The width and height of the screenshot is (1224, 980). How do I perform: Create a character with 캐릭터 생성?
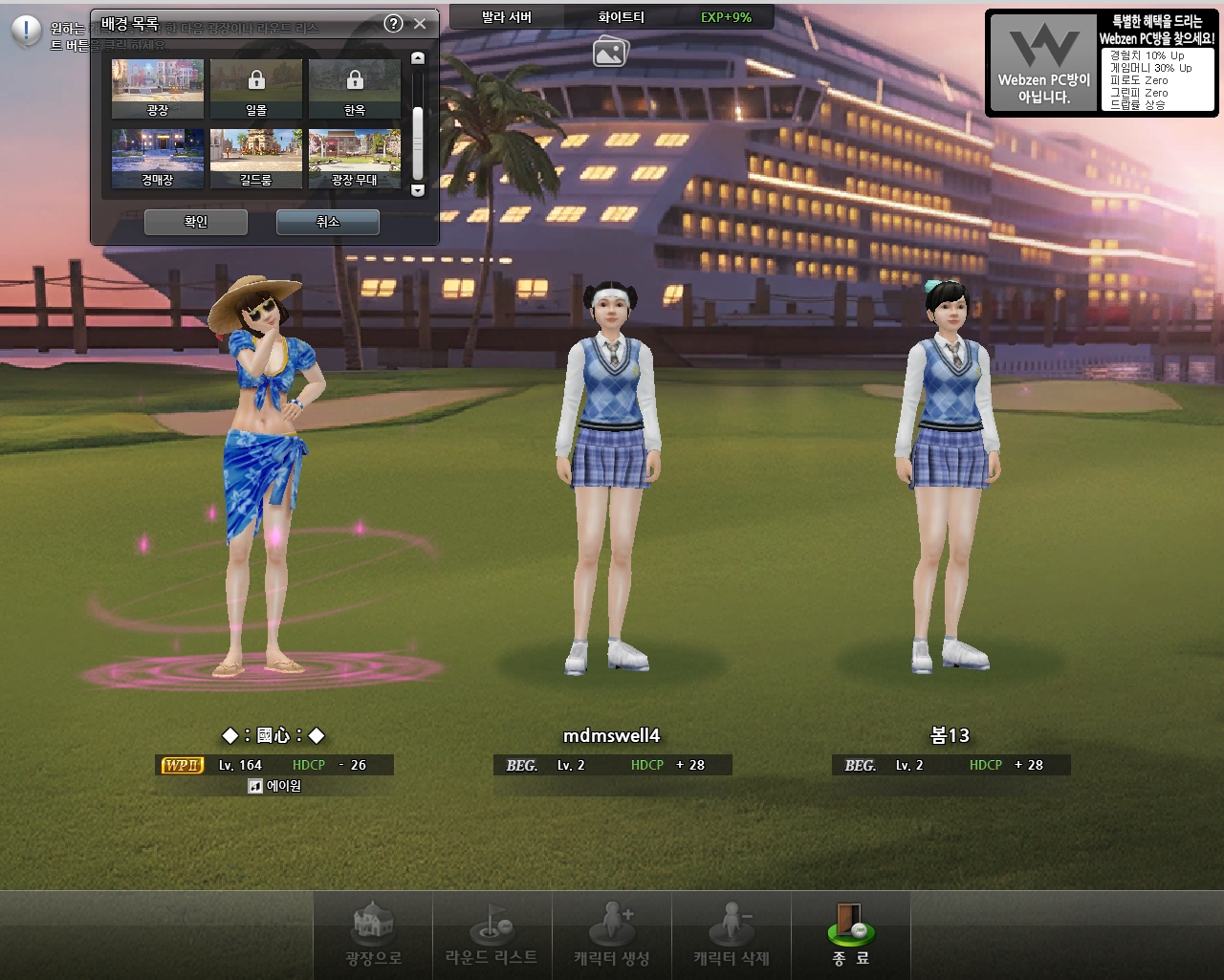point(612,936)
